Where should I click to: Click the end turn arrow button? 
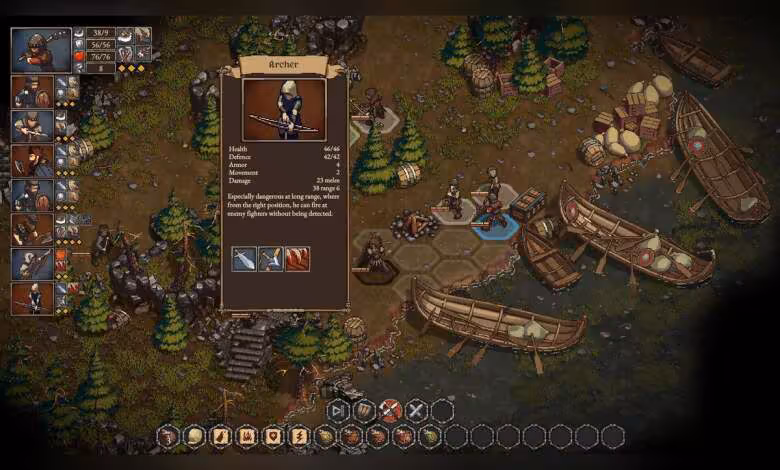pos(338,410)
